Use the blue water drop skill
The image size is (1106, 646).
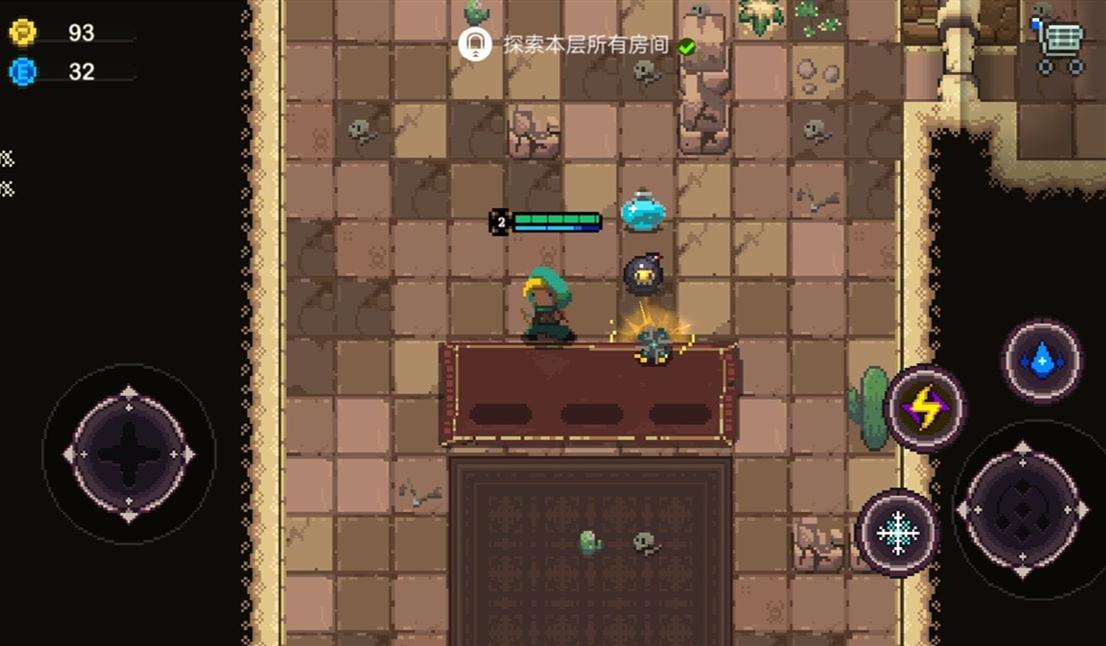pyautogui.click(x=1042, y=360)
